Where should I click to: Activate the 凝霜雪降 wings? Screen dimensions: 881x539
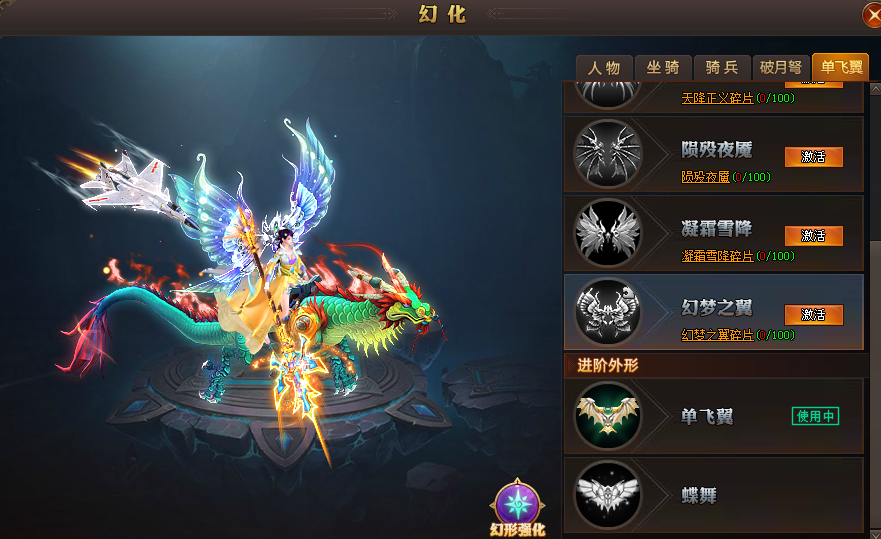click(813, 236)
